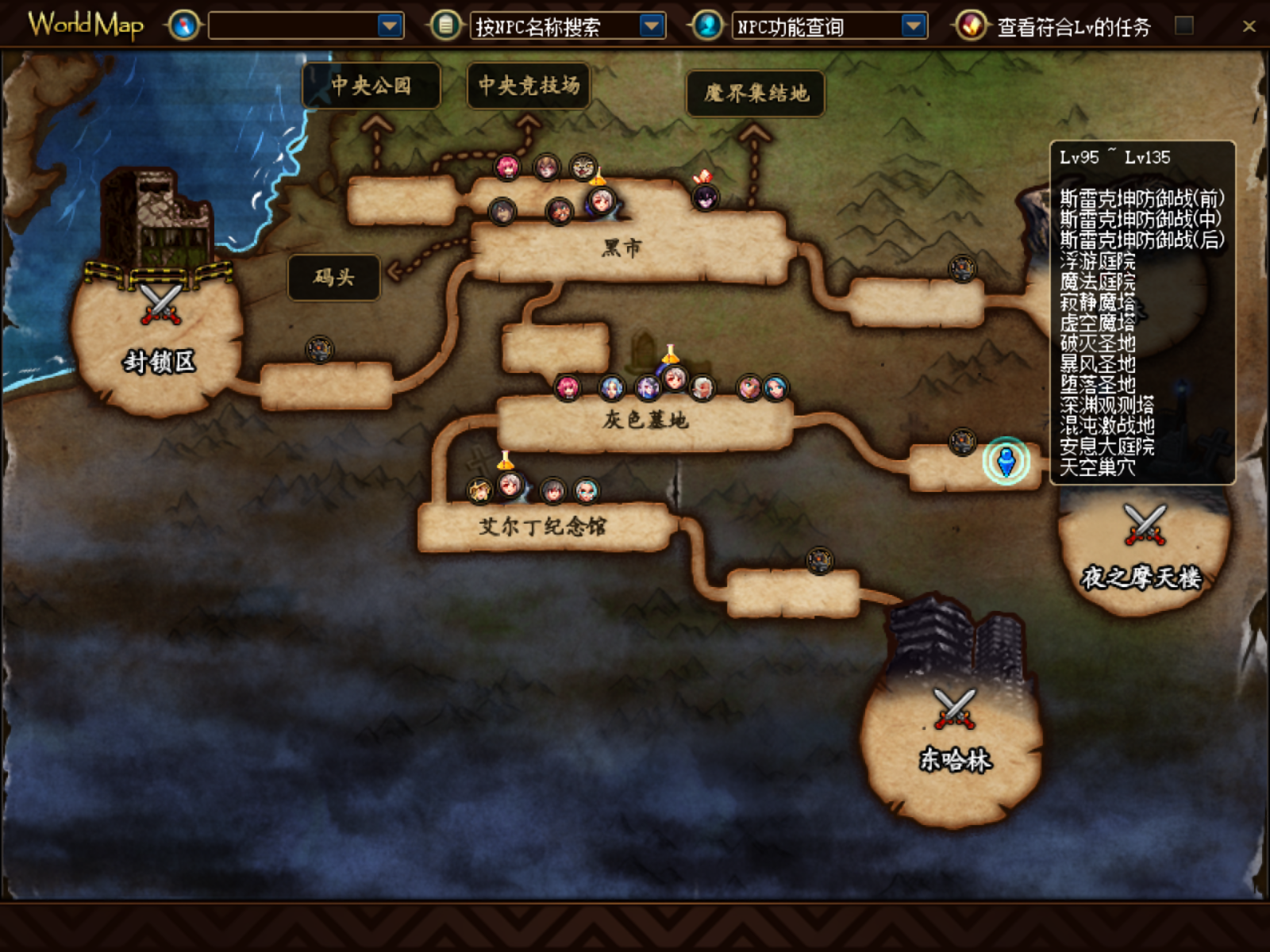Select the 灰色墓地 town zone
1270x952 pixels.
click(x=645, y=420)
